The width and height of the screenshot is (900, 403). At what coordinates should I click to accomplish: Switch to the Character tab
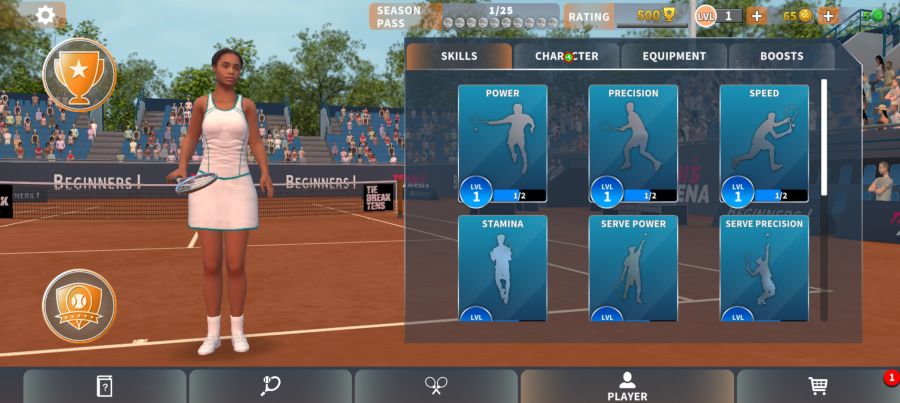click(x=566, y=56)
